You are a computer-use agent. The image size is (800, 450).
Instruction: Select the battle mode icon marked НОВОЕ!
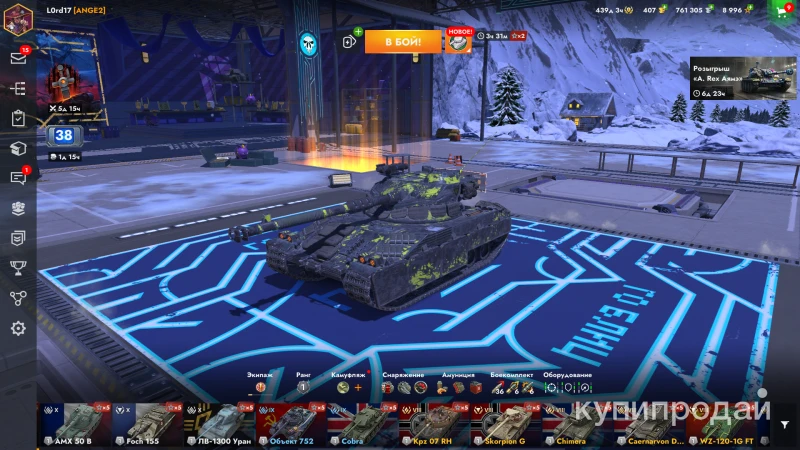click(x=458, y=41)
